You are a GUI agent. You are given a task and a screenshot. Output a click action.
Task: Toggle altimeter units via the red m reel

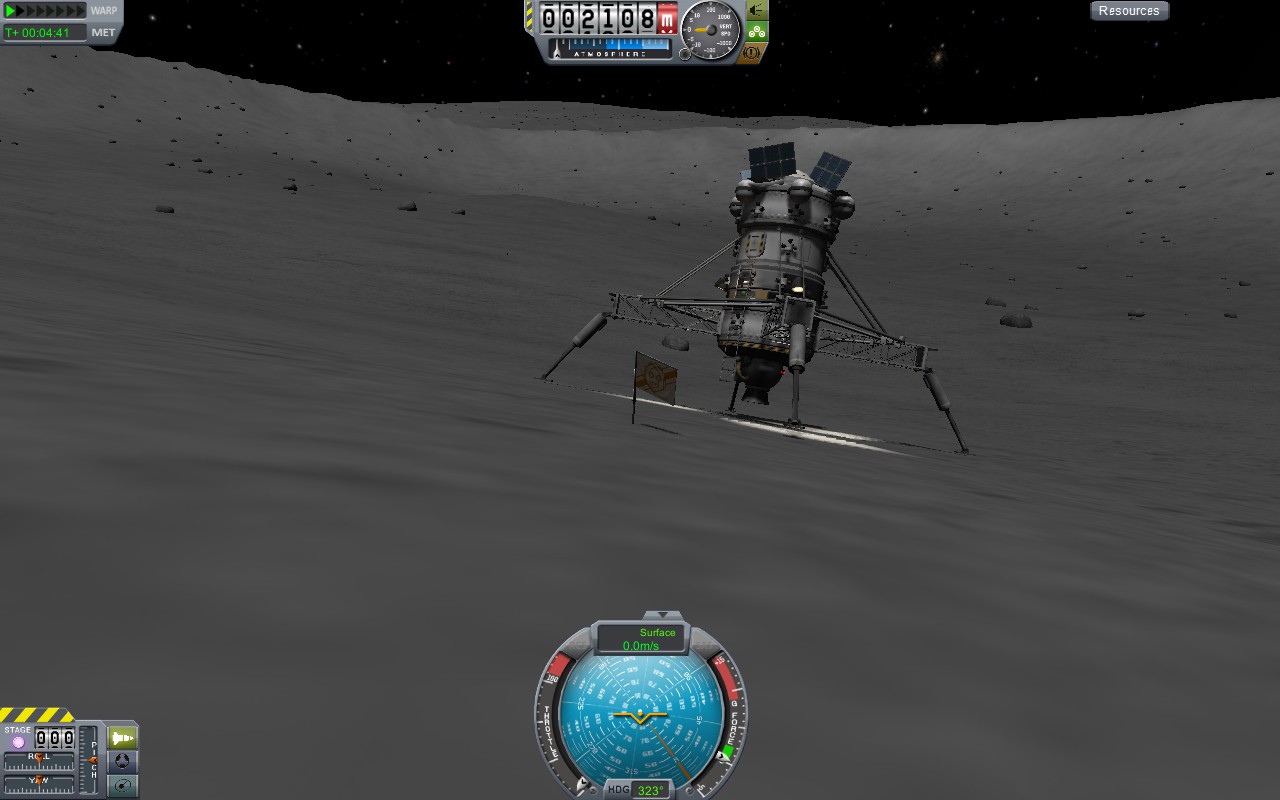[x=666, y=18]
